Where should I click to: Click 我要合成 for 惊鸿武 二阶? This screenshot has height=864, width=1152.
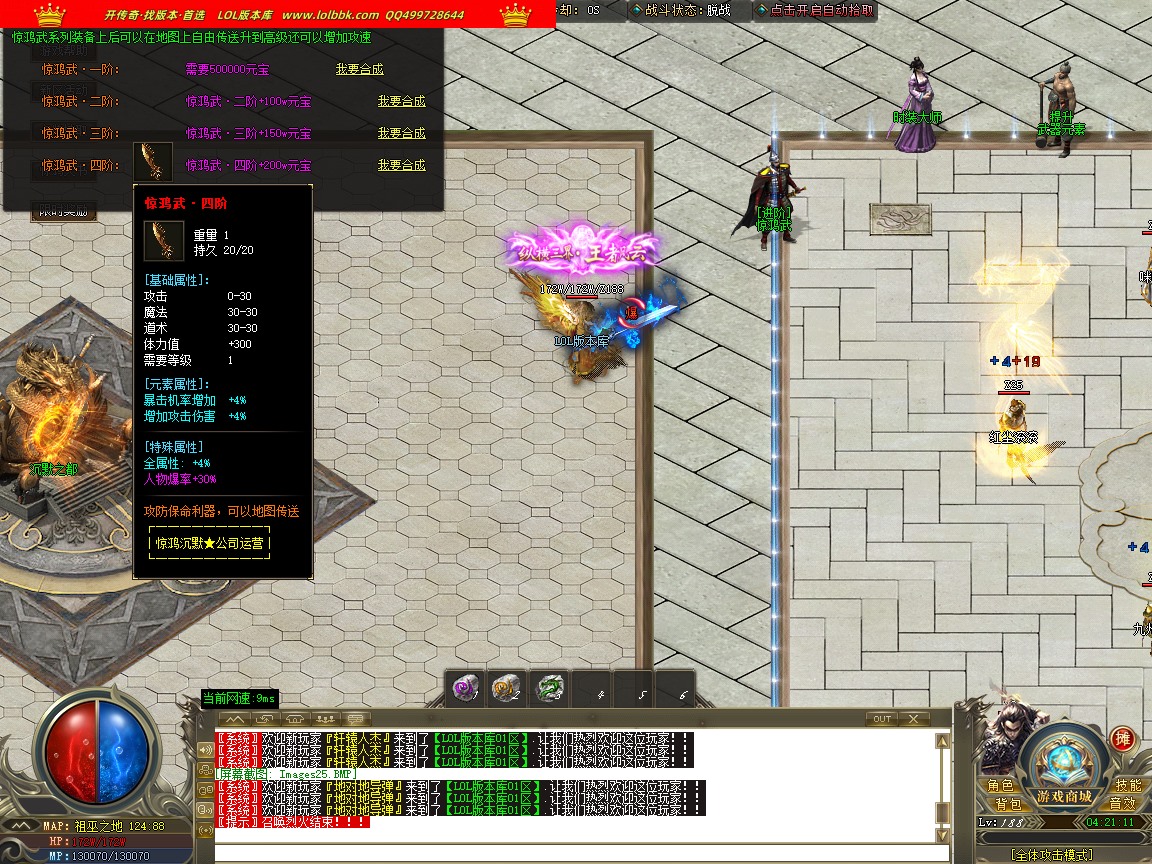(401, 102)
